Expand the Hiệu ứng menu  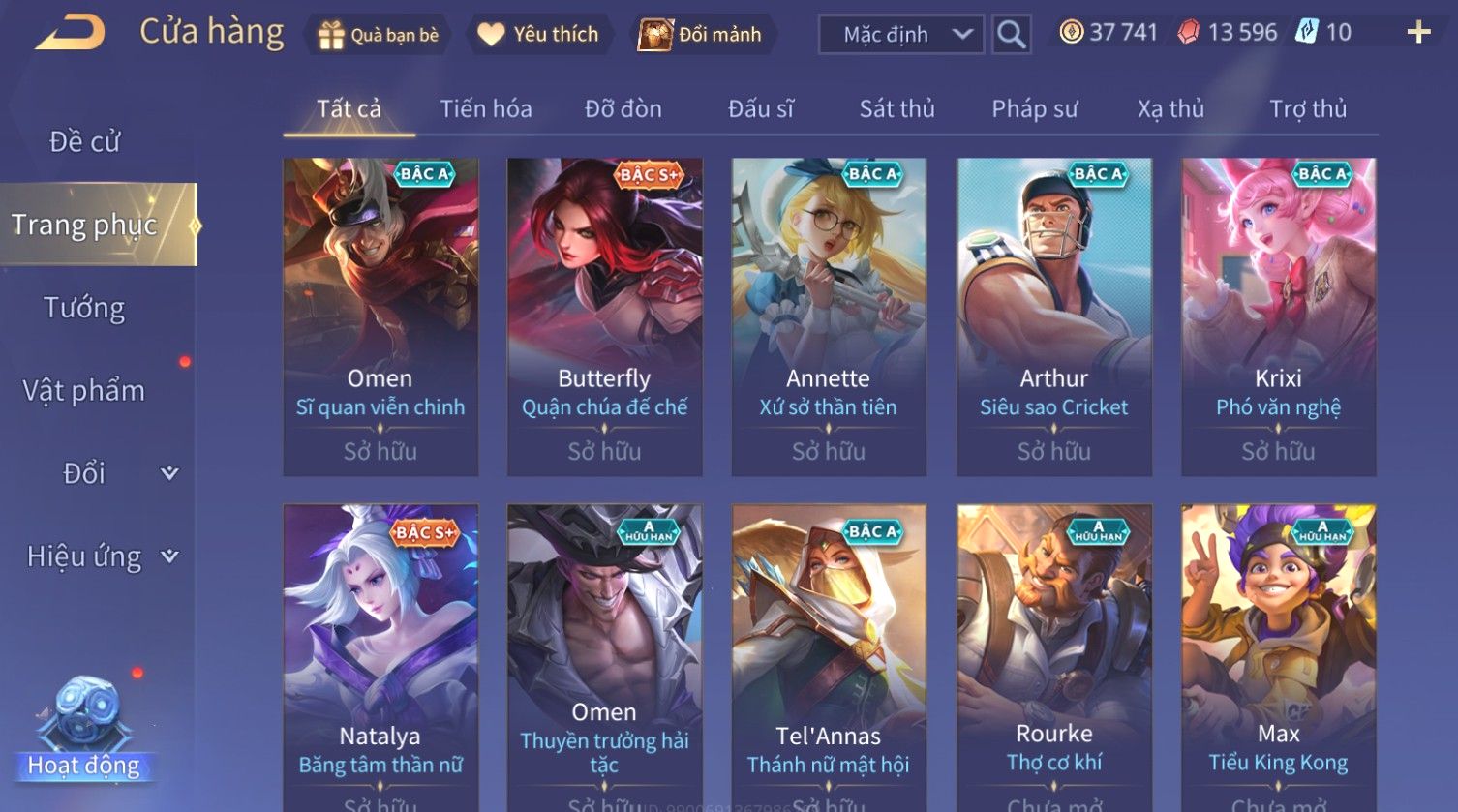[x=101, y=556]
